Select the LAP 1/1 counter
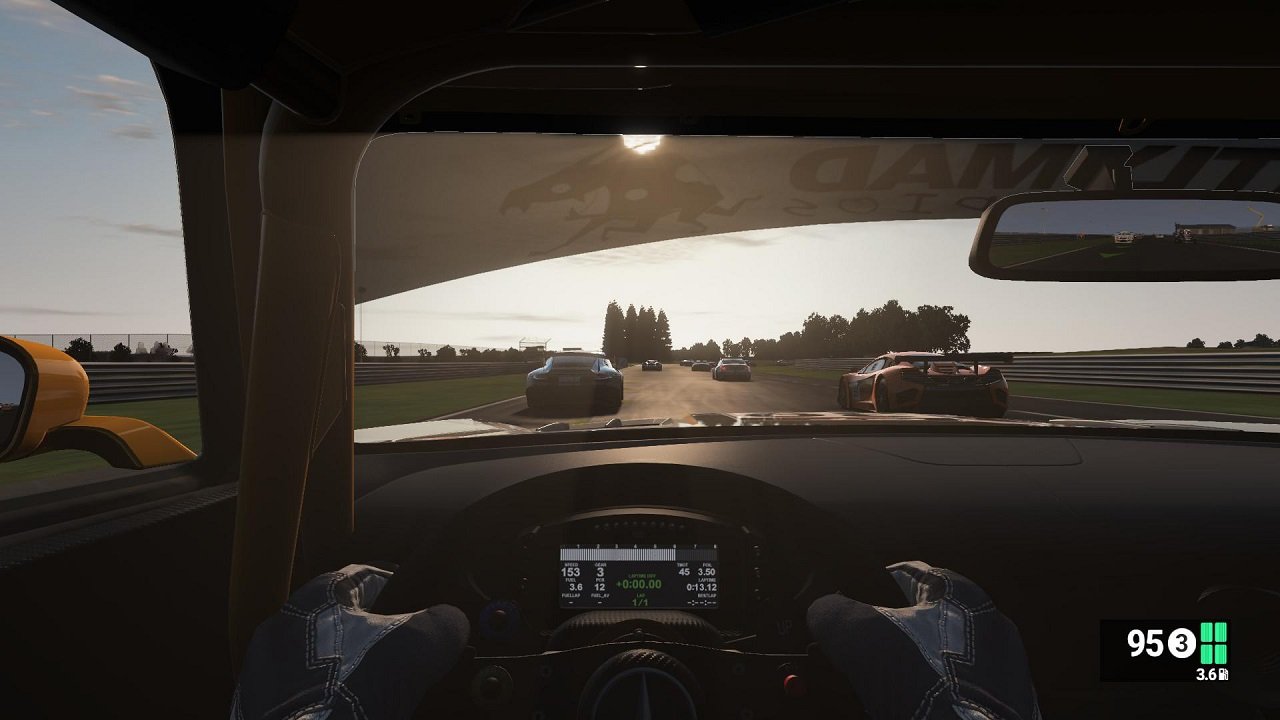The width and height of the screenshot is (1280, 720). click(641, 601)
